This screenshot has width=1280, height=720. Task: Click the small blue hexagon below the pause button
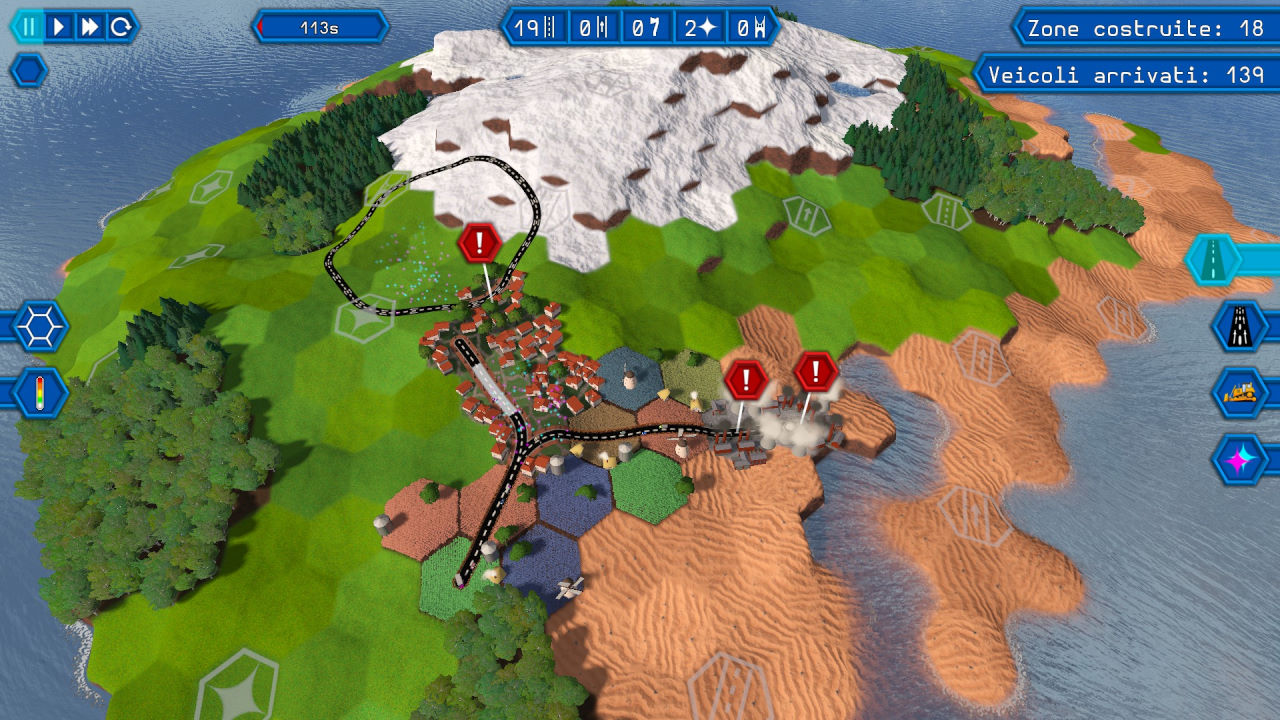point(28,70)
